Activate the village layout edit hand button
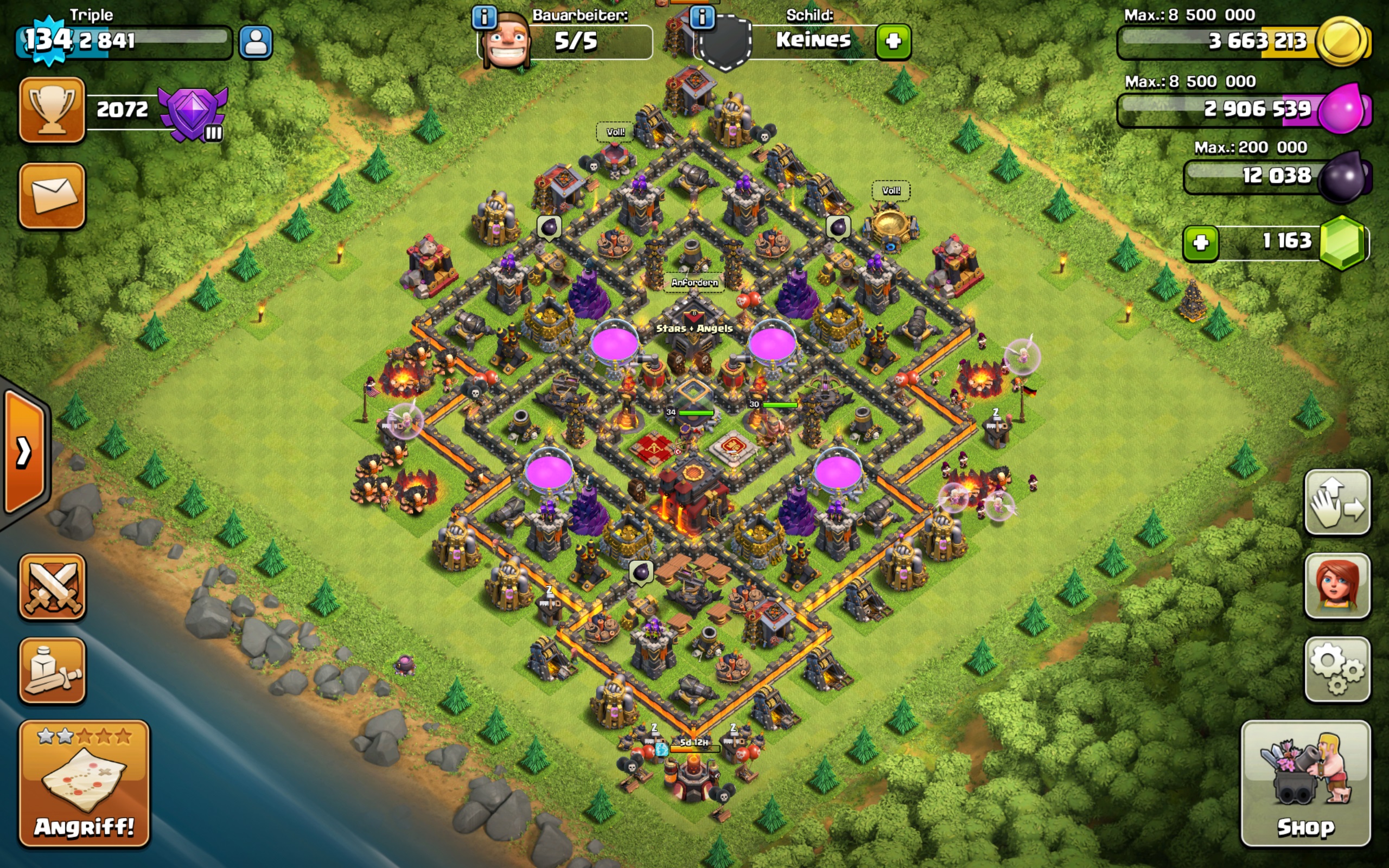The image size is (1389, 868). 1337,503
